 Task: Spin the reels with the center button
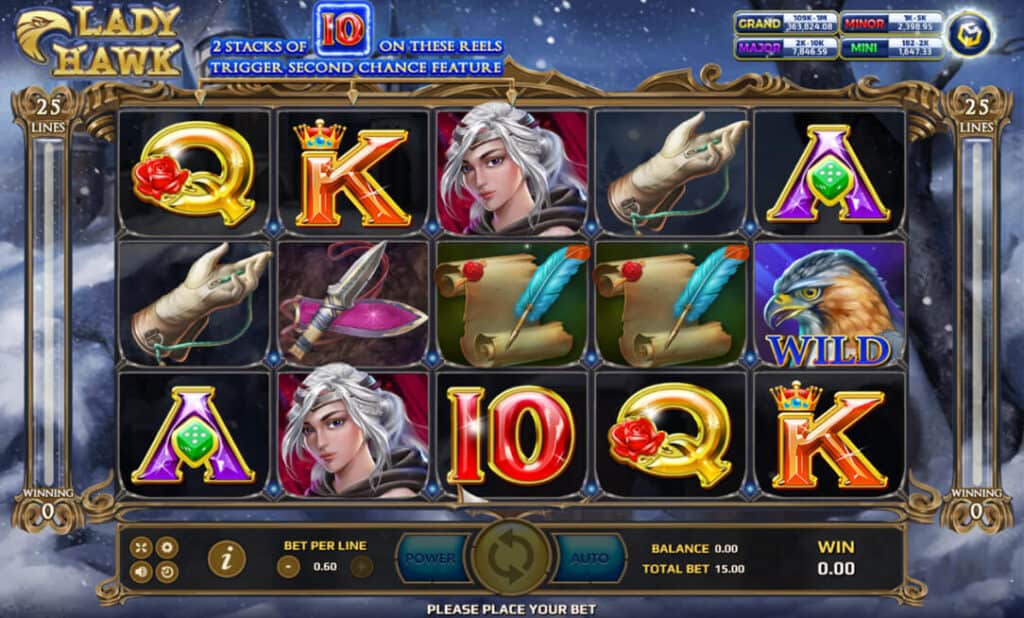tap(511, 558)
